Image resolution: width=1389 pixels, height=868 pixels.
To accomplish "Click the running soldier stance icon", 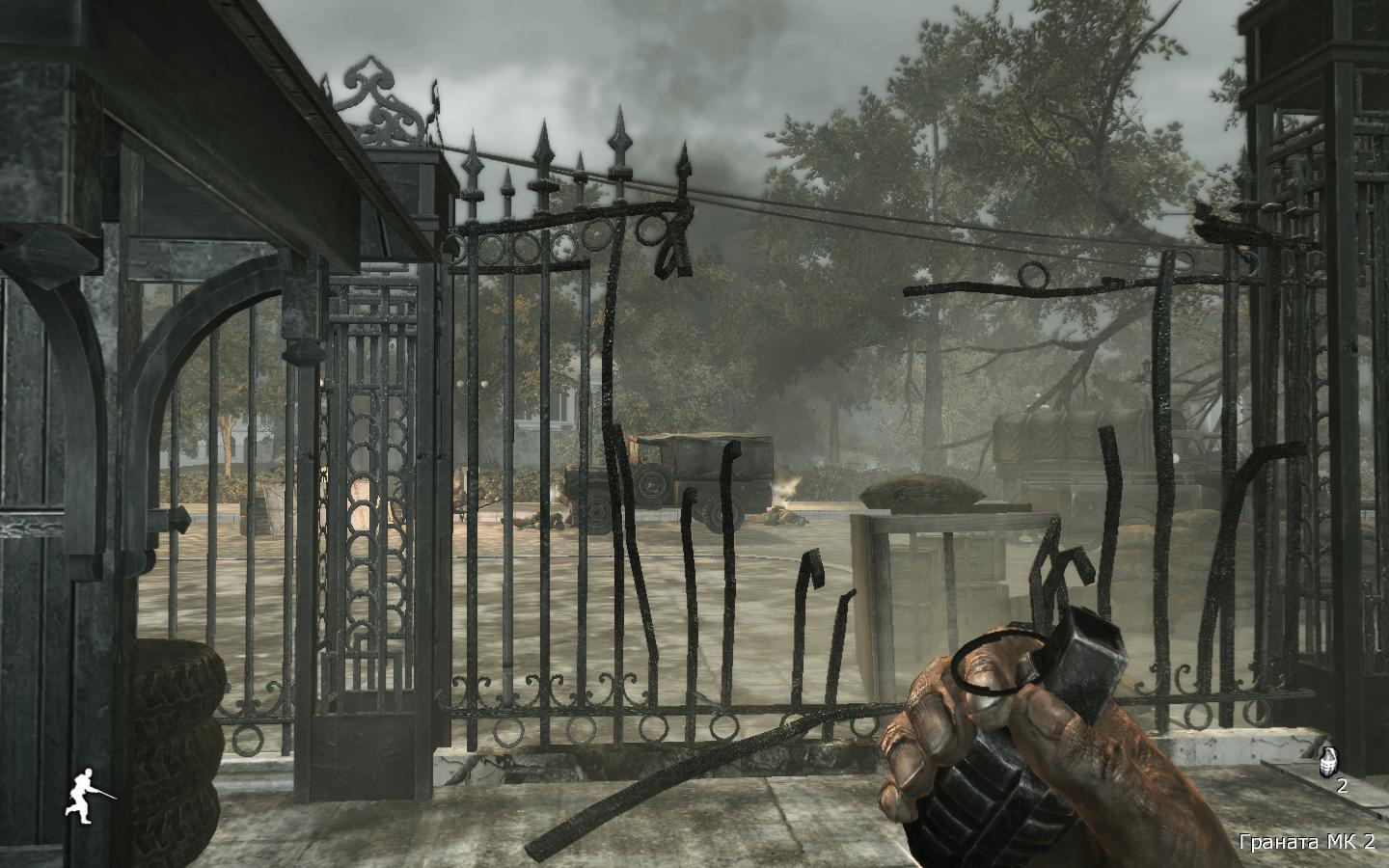I will tap(83, 793).
